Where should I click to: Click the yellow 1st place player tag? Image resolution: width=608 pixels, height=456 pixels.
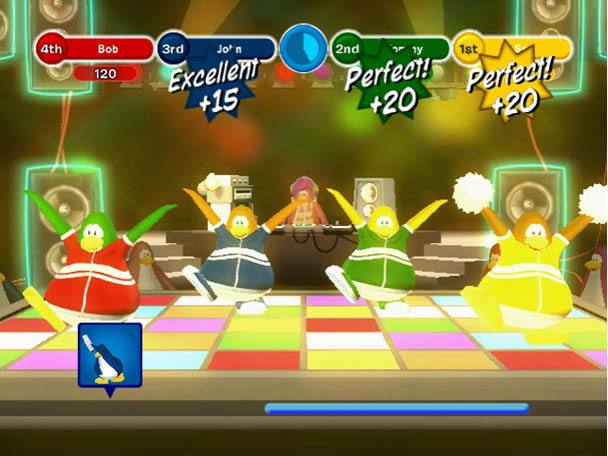click(512, 48)
